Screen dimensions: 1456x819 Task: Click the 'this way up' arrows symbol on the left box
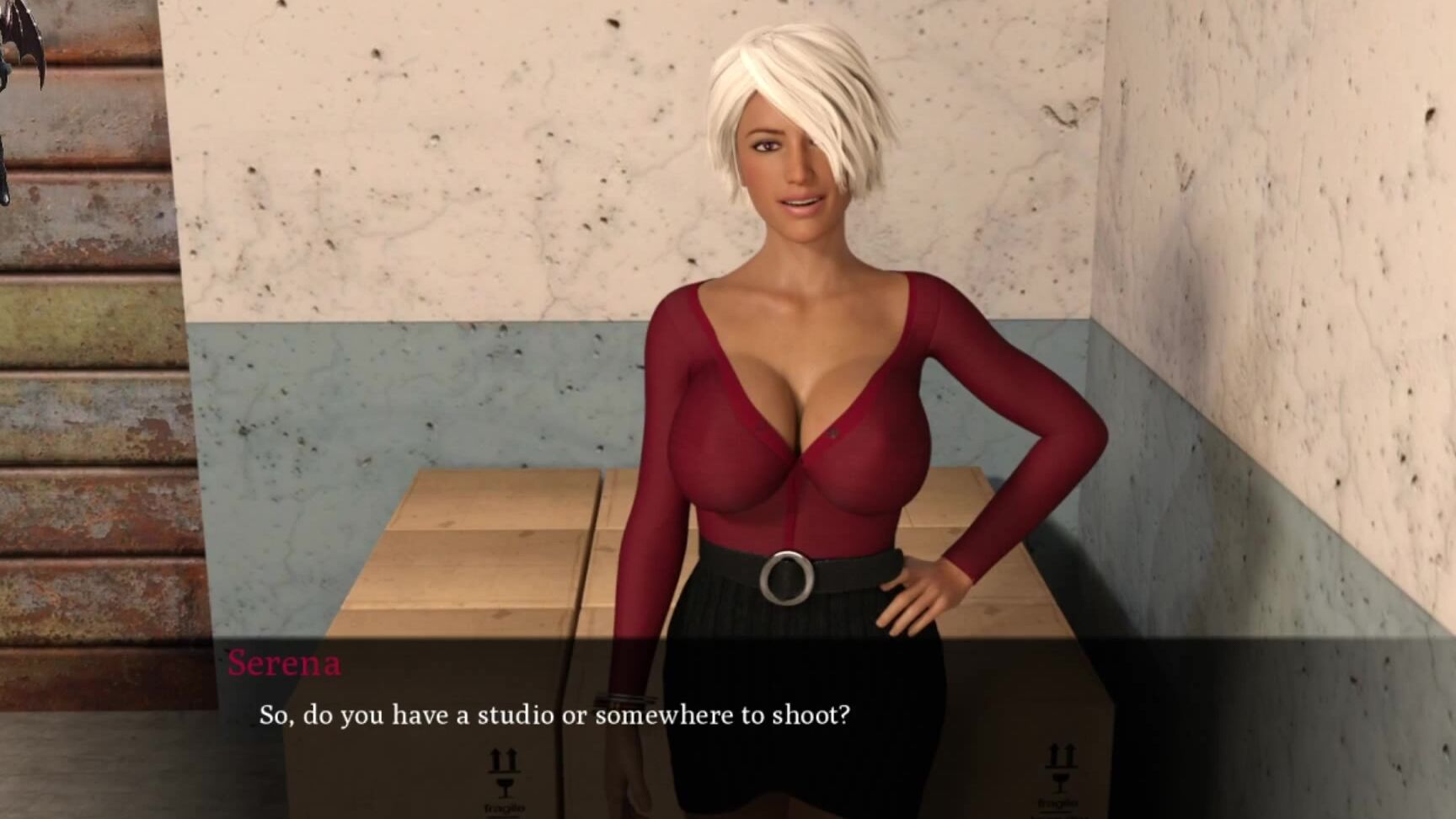pyautogui.click(x=503, y=758)
